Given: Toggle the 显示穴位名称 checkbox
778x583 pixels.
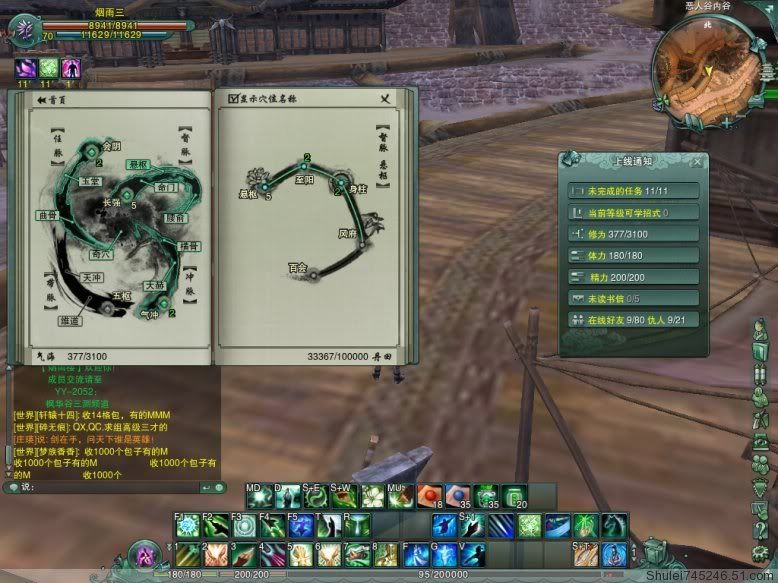Looking at the screenshot, I should [x=234, y=99].
